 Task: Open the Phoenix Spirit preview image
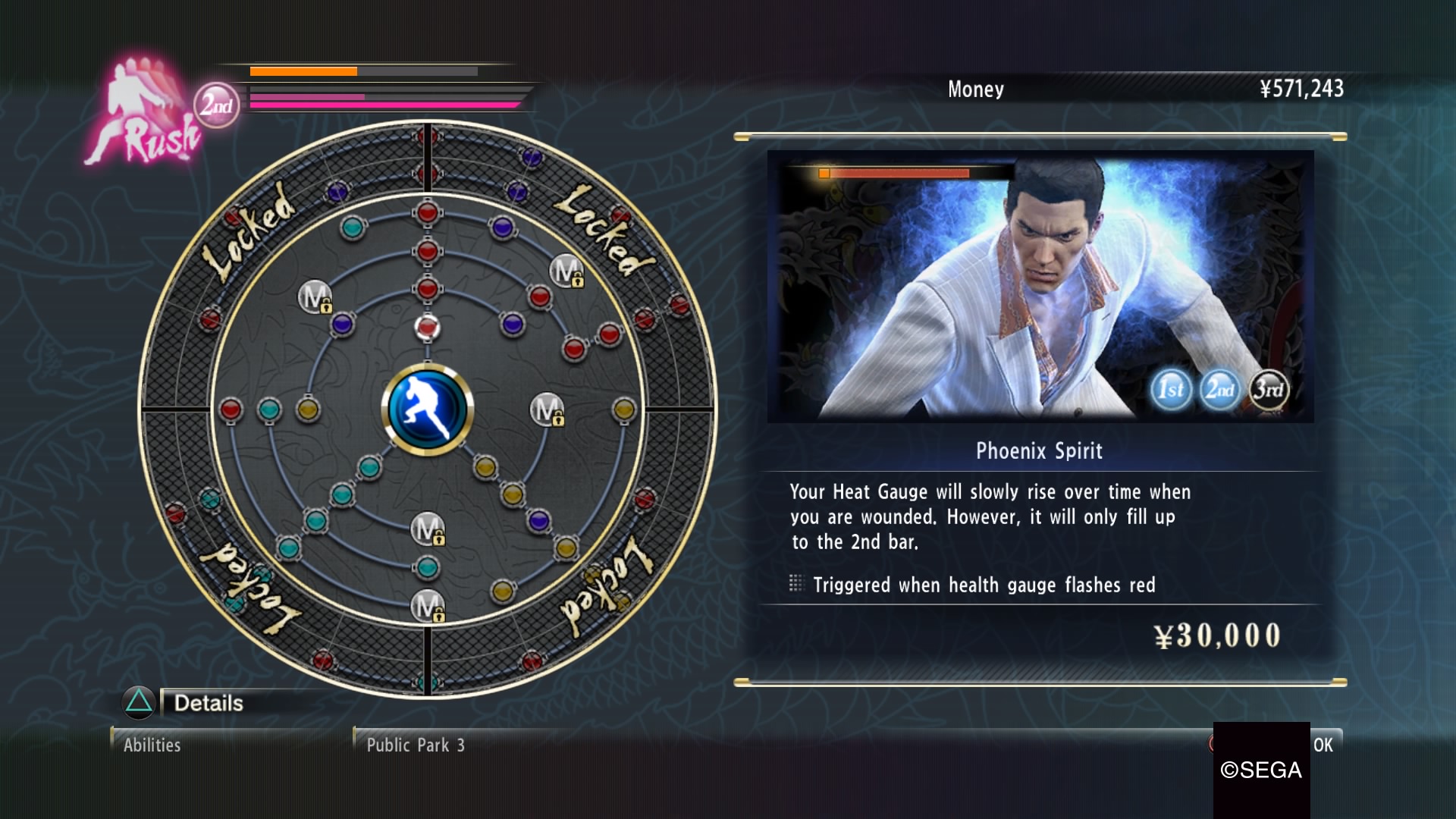click(1040, 286)
